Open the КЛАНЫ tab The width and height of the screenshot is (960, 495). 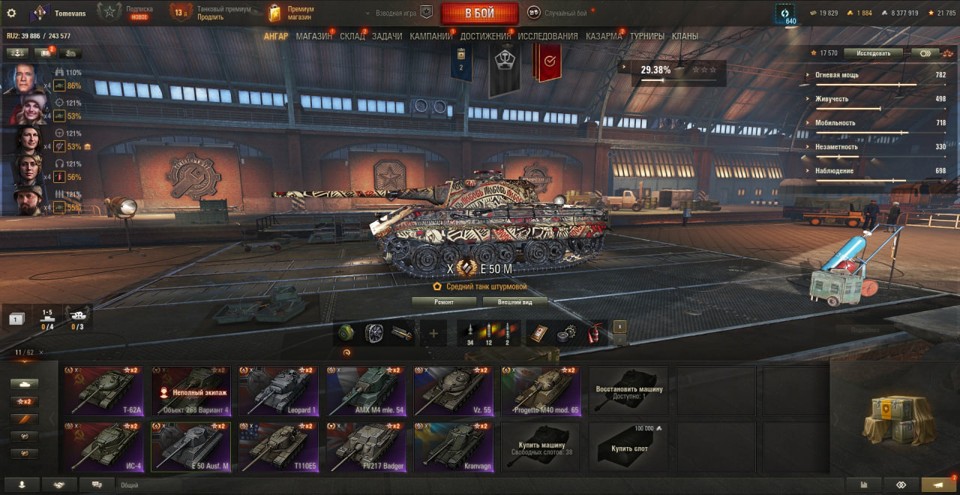[x=685, y=36]
